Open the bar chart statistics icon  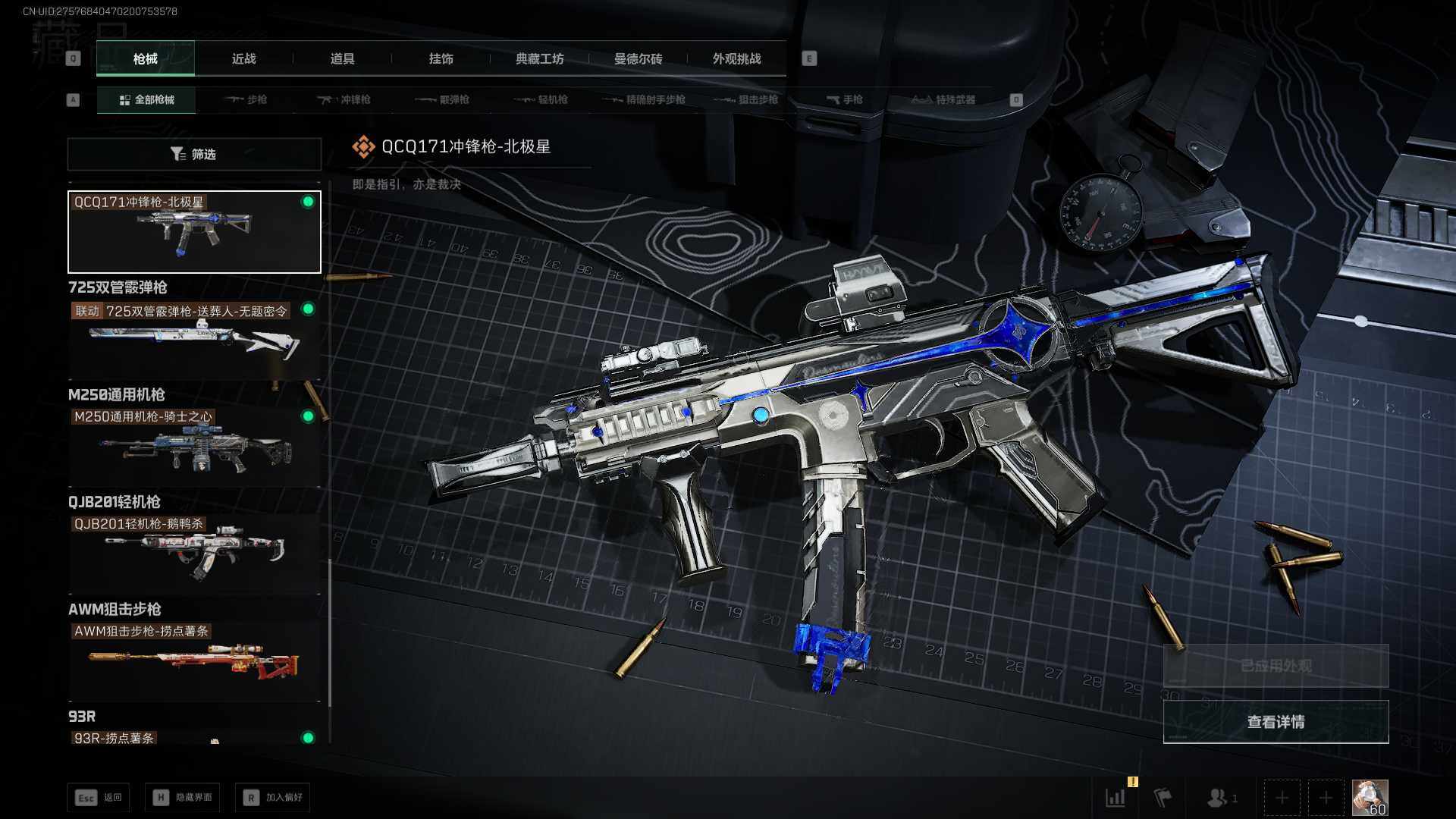point(1116,798)
